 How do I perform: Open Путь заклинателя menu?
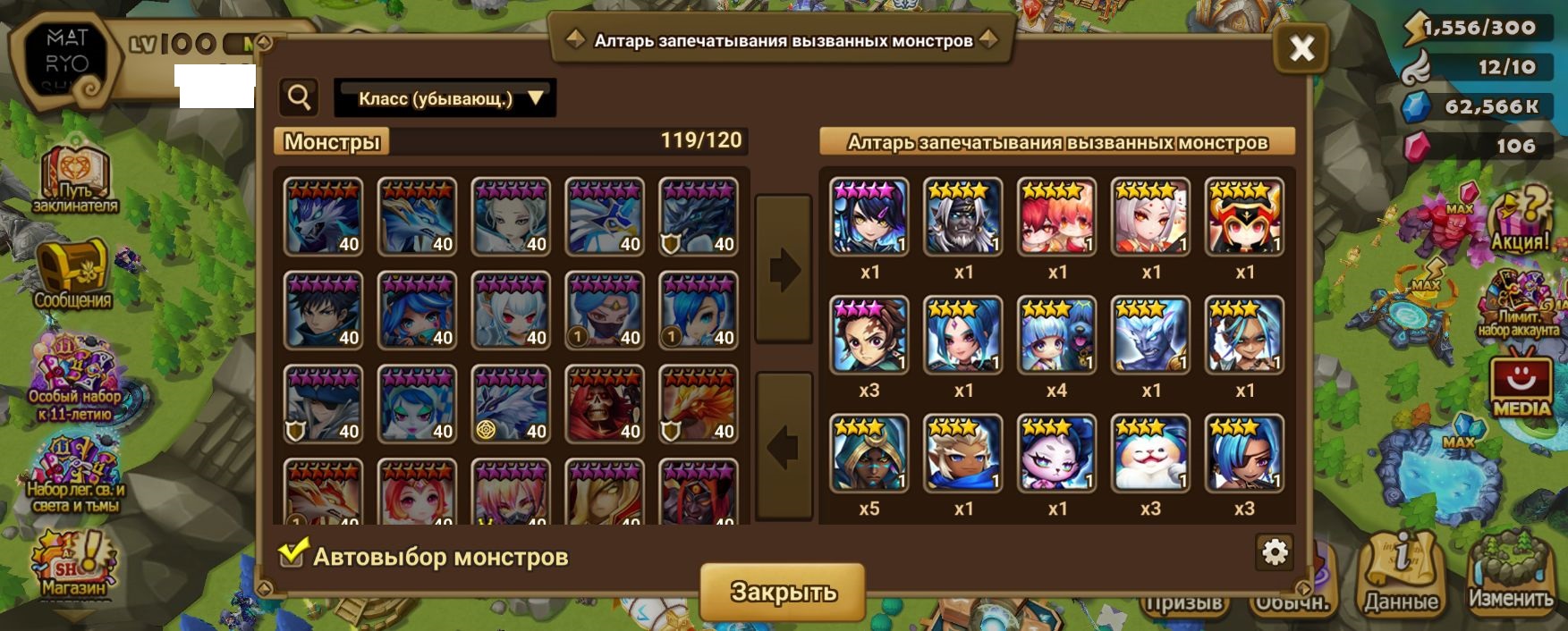[x=76, y=180]
